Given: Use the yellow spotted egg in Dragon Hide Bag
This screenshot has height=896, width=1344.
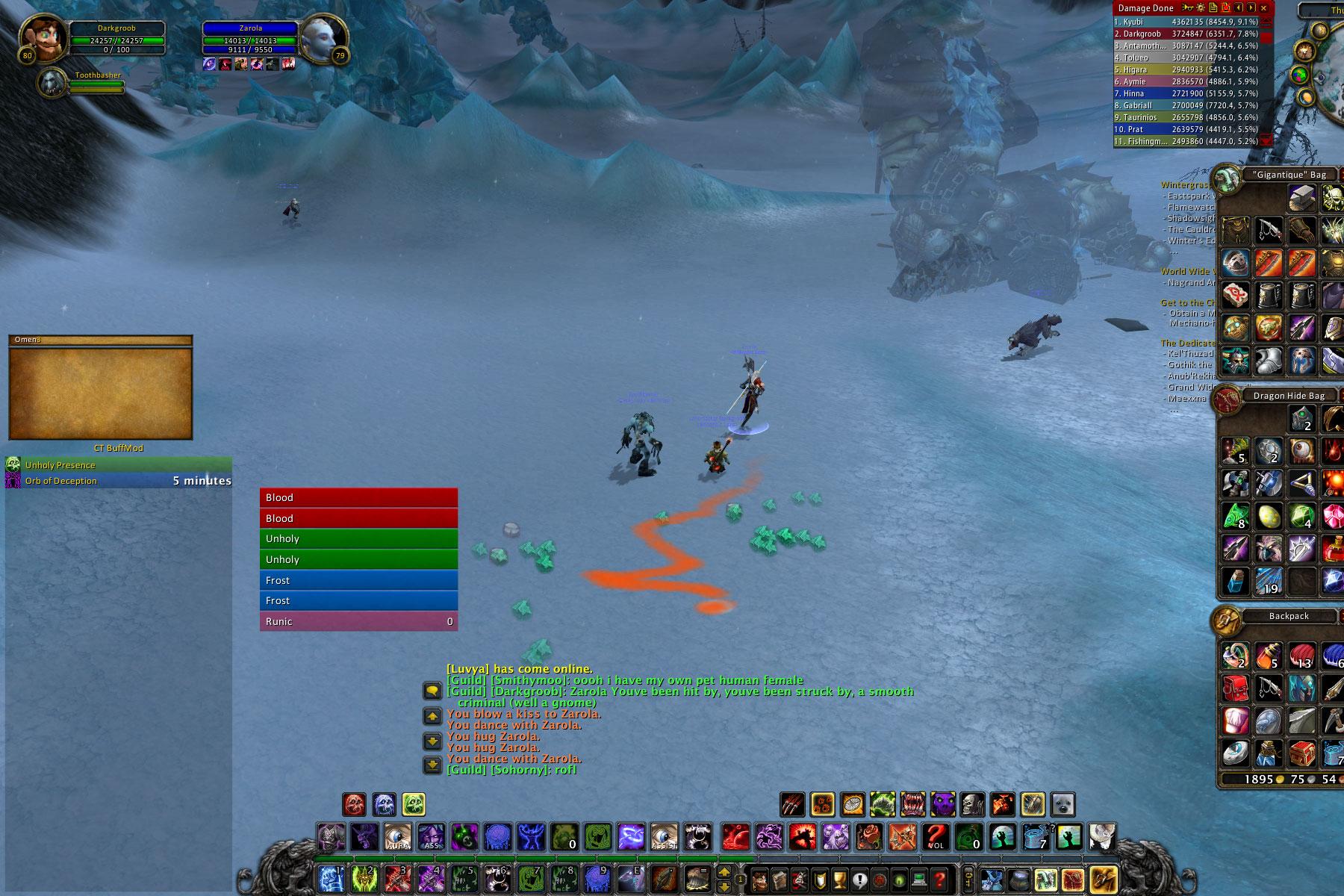Looking at the screenshot, I should 1269,516.
